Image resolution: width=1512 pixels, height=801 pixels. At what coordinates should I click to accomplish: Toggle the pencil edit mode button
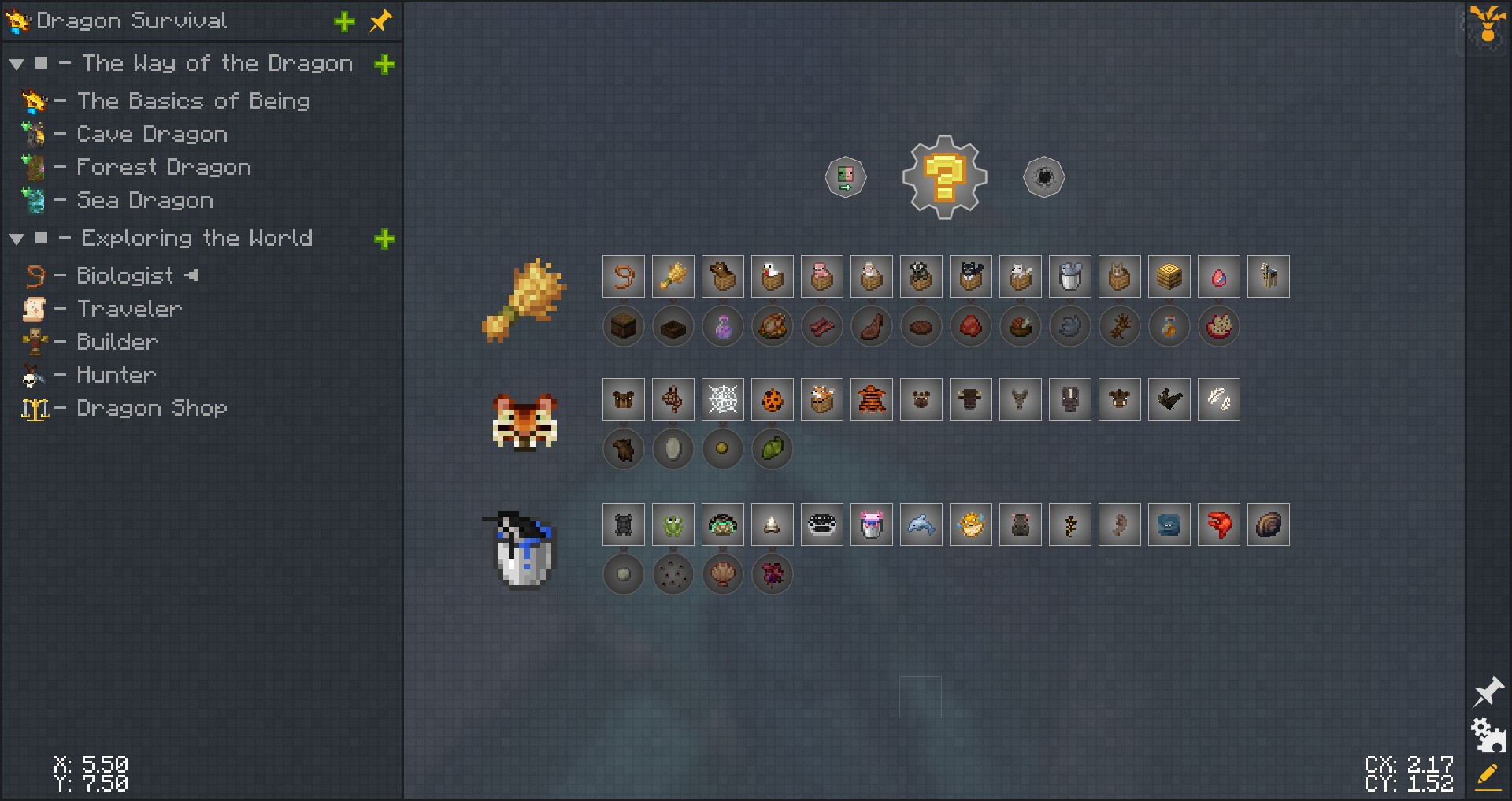coord(1488,776)
